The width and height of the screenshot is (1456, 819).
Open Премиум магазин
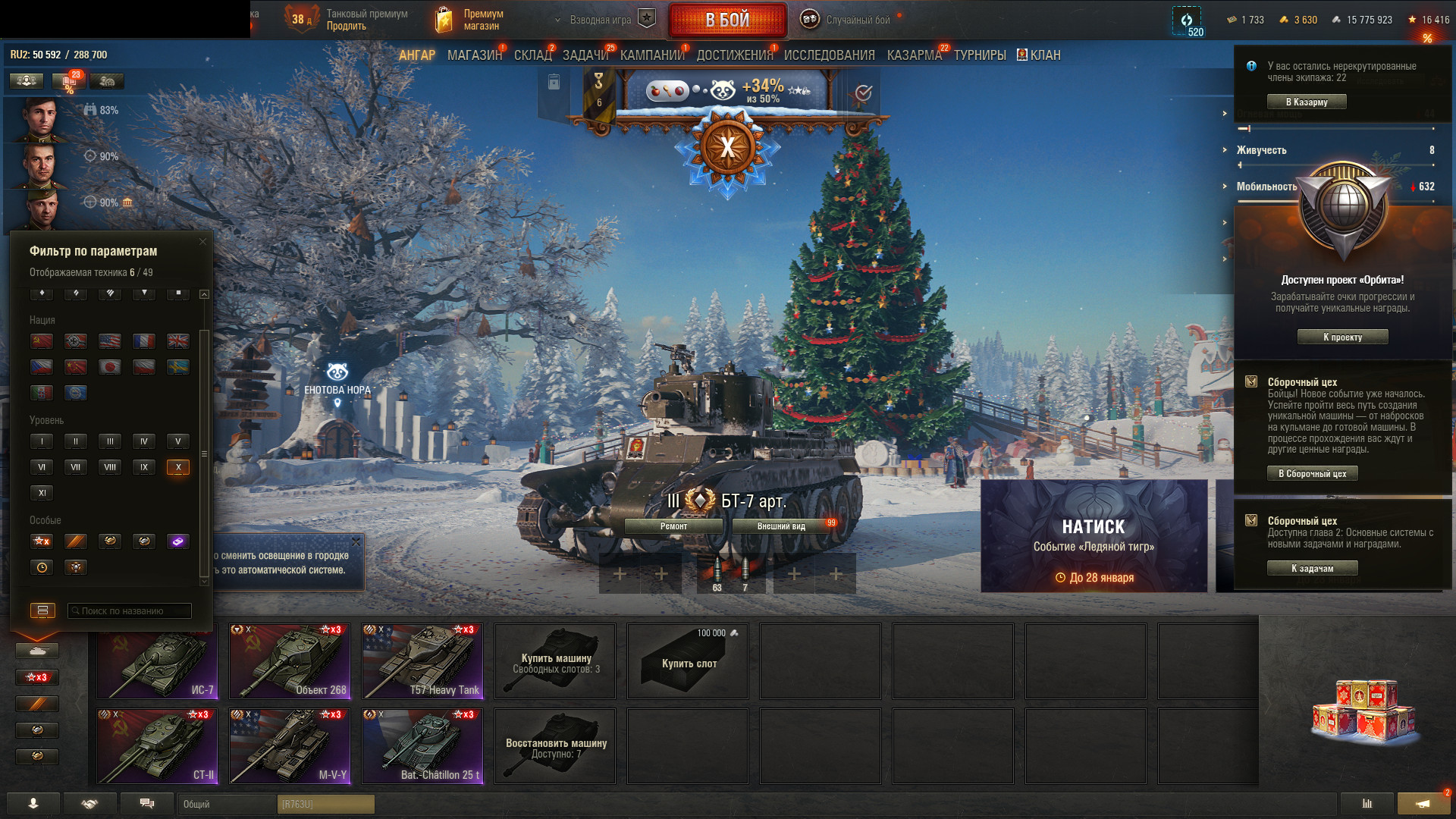pos(470,20)
